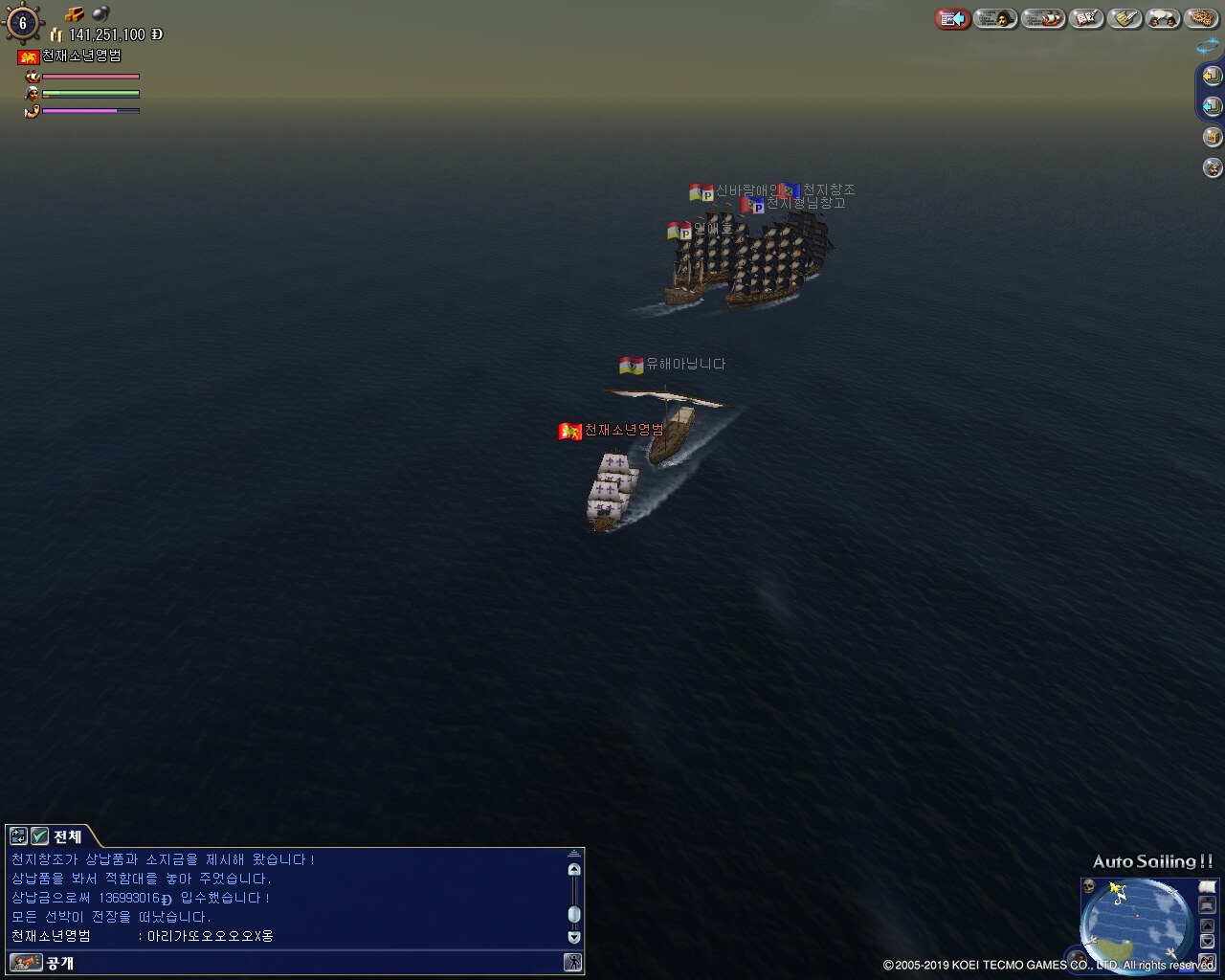Open the gears settings button
Screen dimensions: 1225x980
pyautogui.click(x=1200, y=18)
